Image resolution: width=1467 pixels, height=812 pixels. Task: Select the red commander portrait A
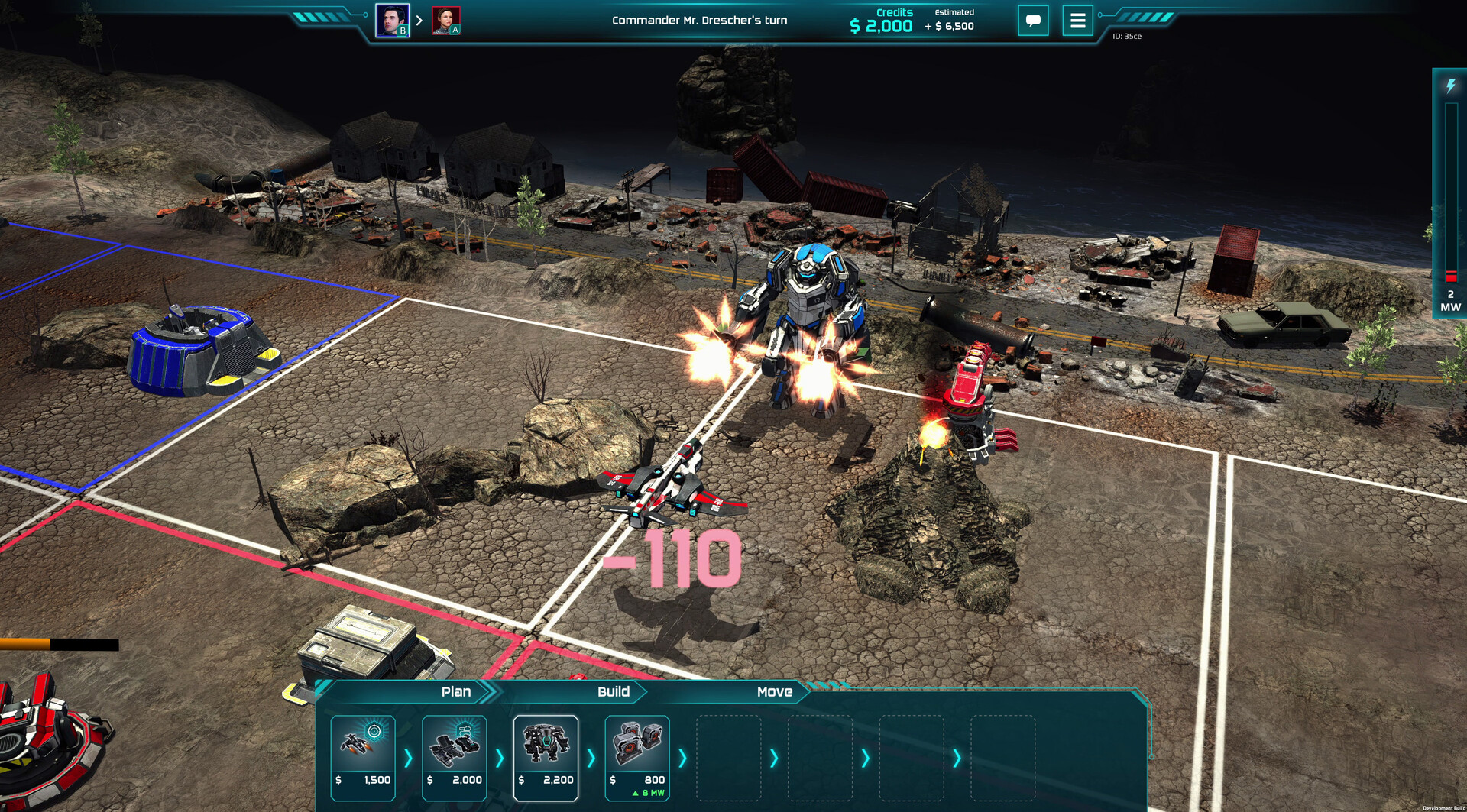click(446, 20)
